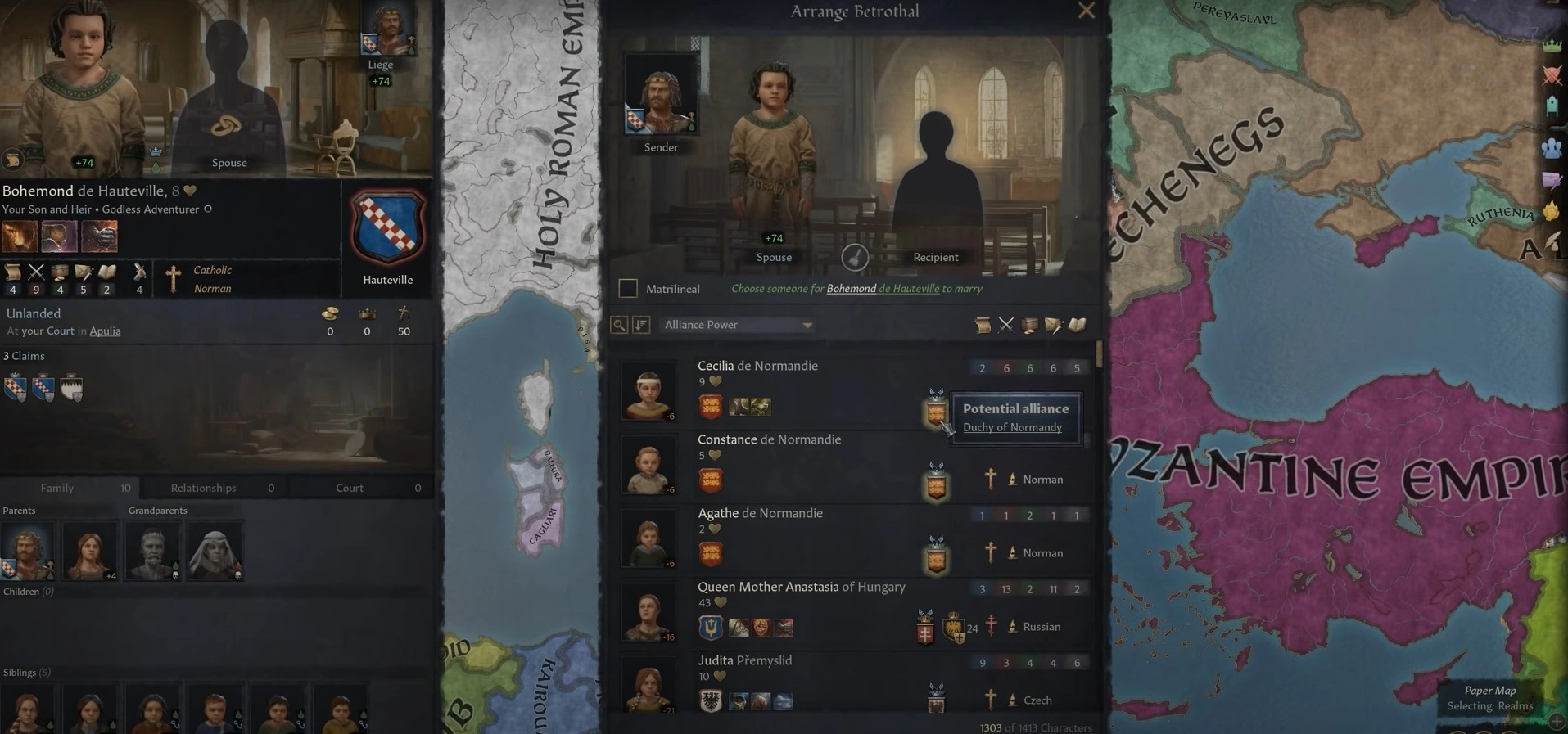Viewport: 1568px width, 734px height.
Task: Open the Selecting: Realms map mode selector
Action: click(1490, 705)
